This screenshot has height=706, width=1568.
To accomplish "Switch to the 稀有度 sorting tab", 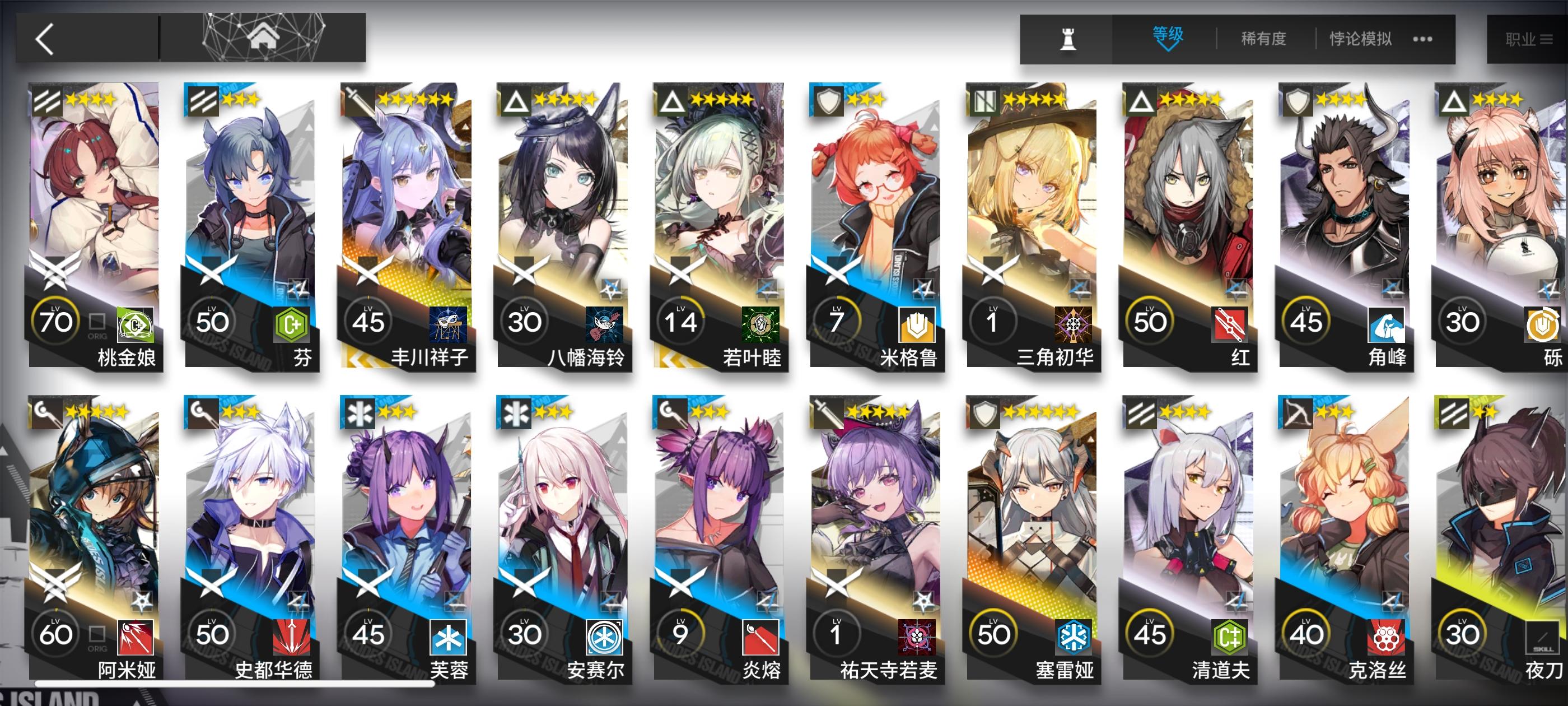I will coord(1263,38).
